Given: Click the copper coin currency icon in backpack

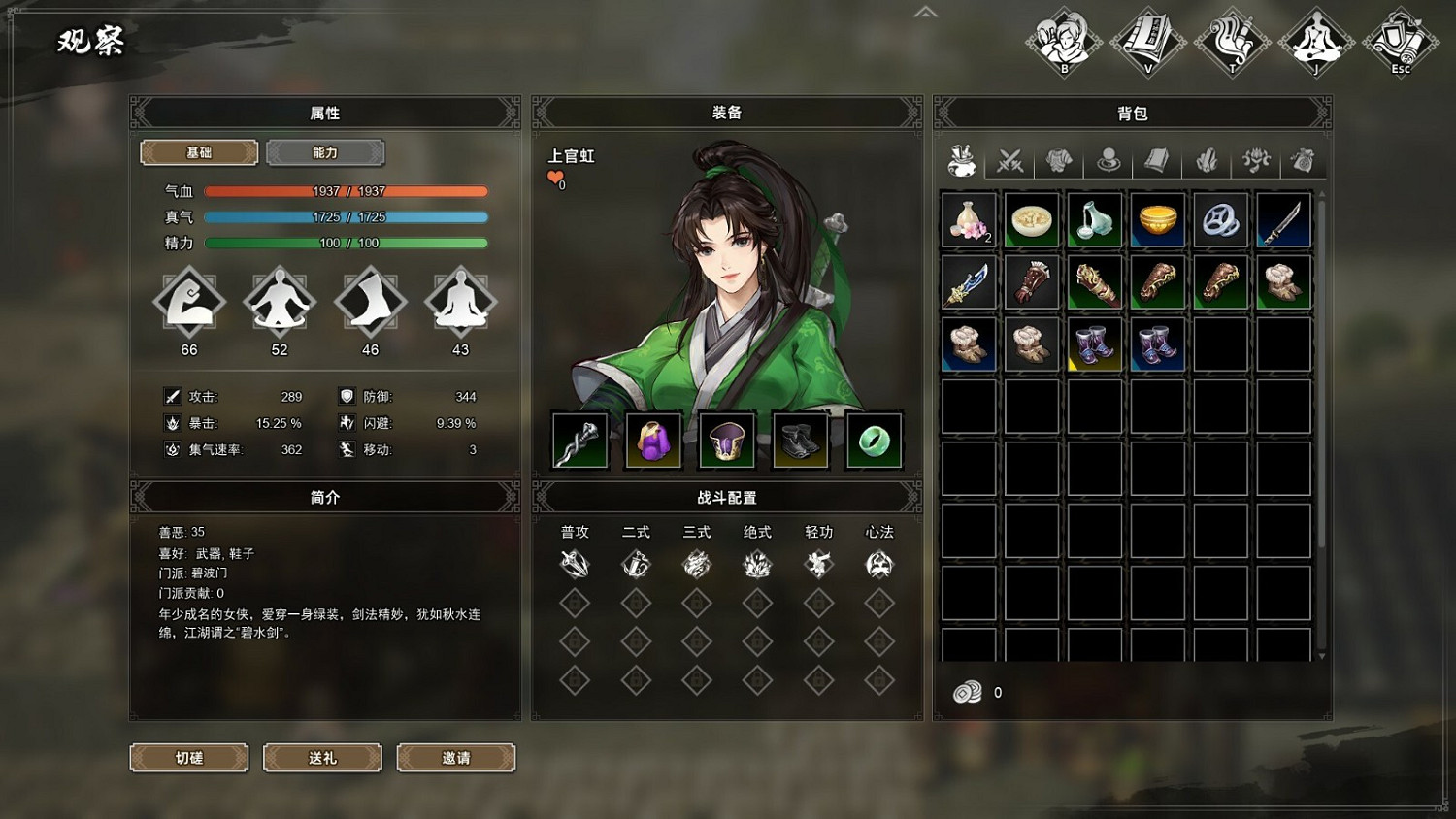Looking at the screenshot, I should pyautogui.click(x=968, y=692).
